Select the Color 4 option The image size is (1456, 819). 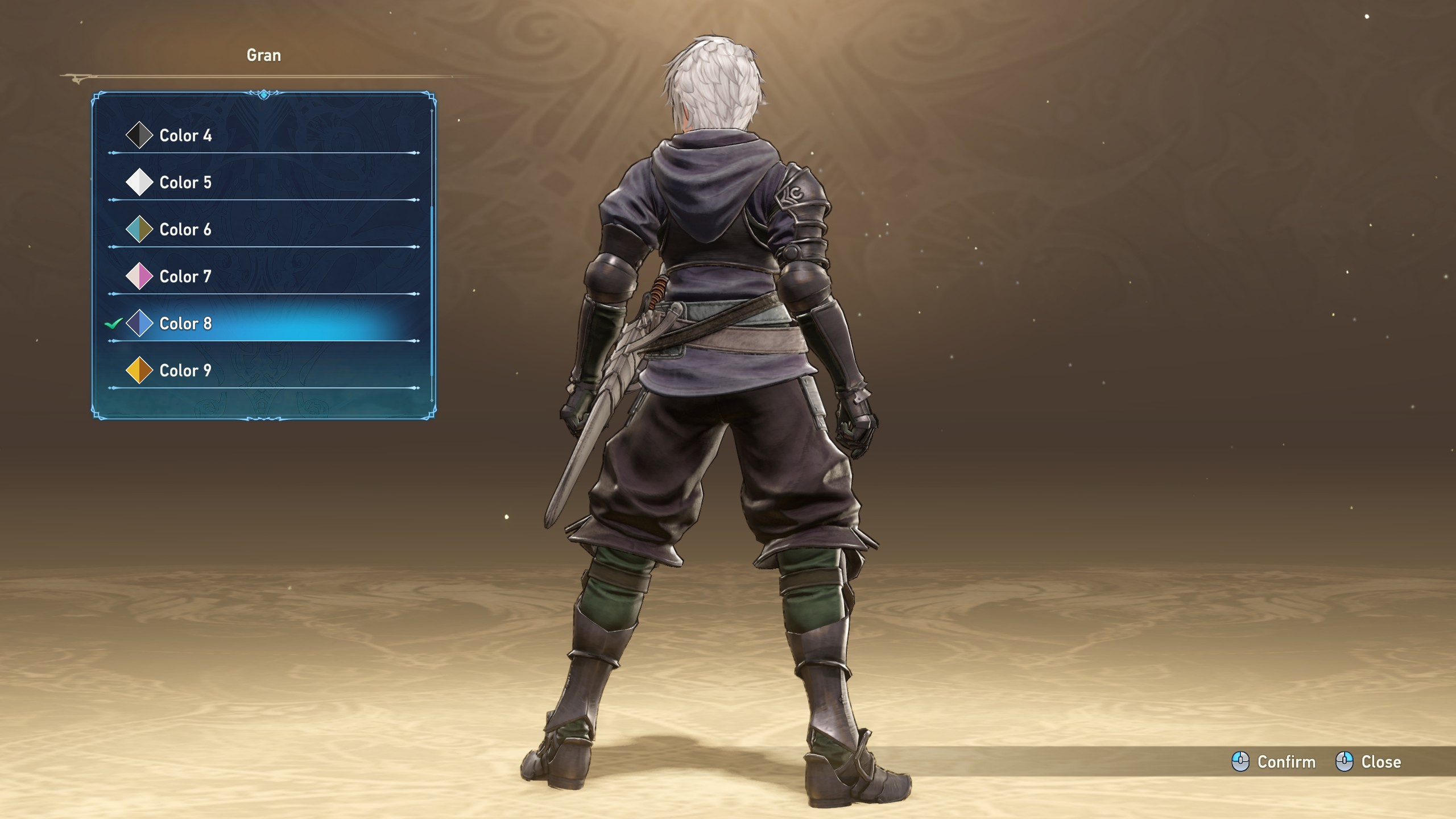(185, 135)
